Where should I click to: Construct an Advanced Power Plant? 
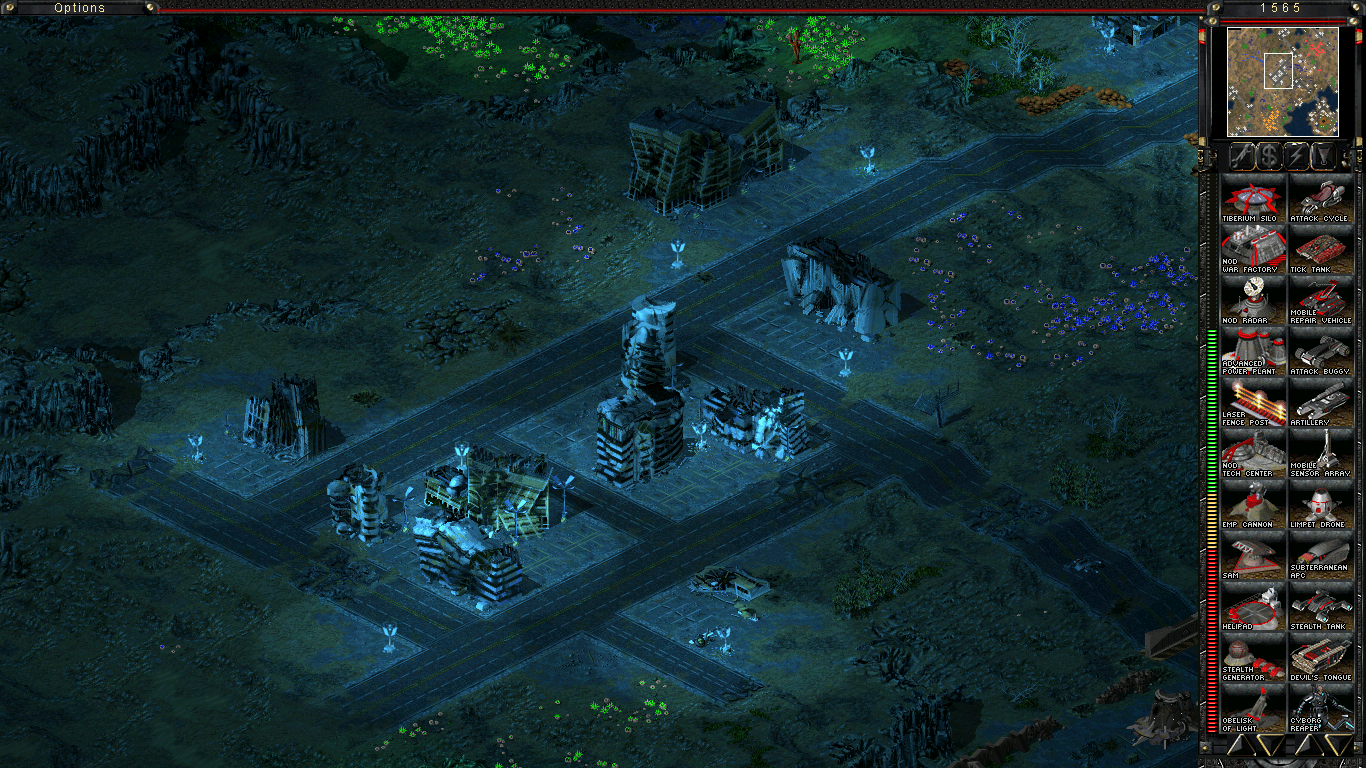click(1253, 351)
